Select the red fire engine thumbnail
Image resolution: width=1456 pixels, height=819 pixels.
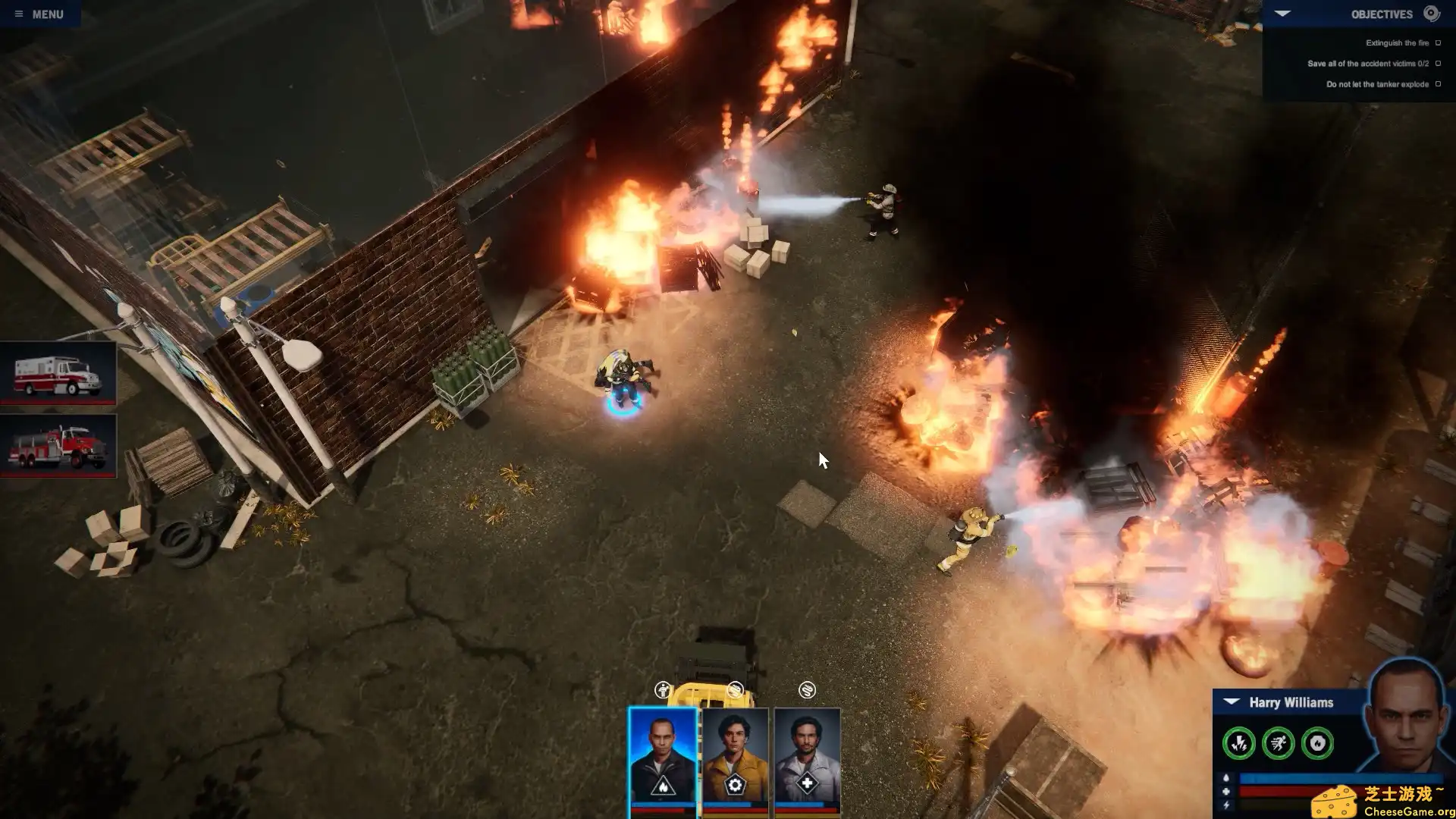pyautogui.click(x=58, y=445)
